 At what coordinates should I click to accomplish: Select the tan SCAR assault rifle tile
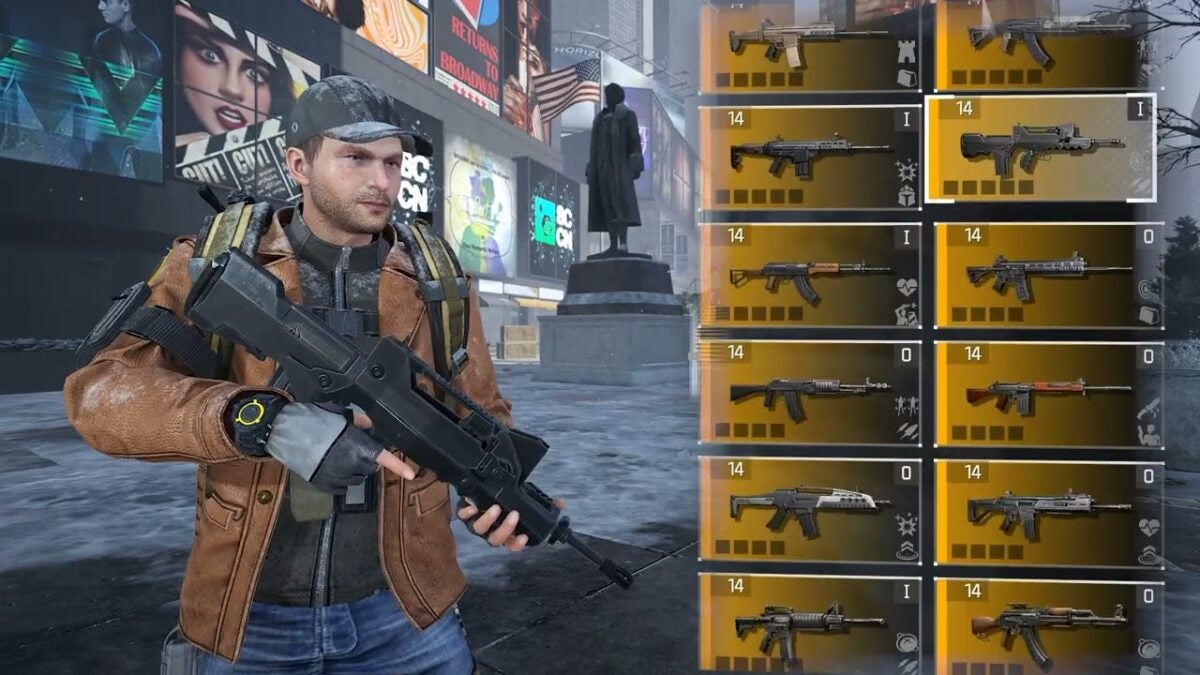click(x=810, y=44)
